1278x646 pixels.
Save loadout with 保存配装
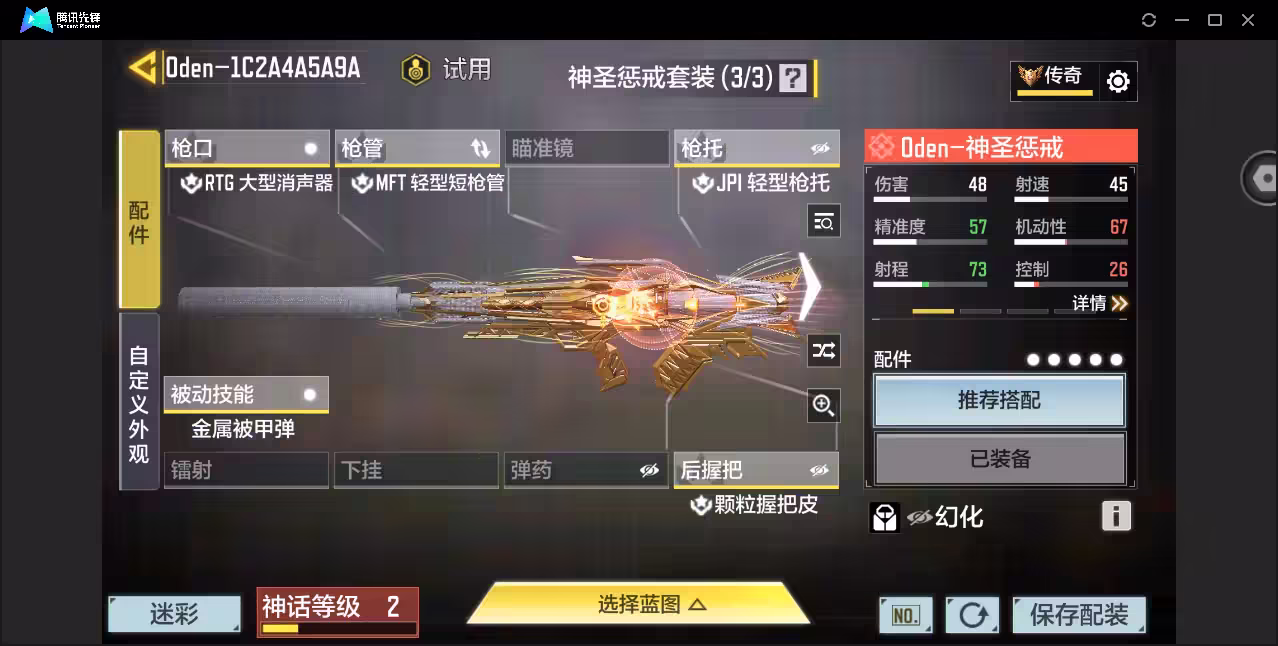pos(1078,615)
